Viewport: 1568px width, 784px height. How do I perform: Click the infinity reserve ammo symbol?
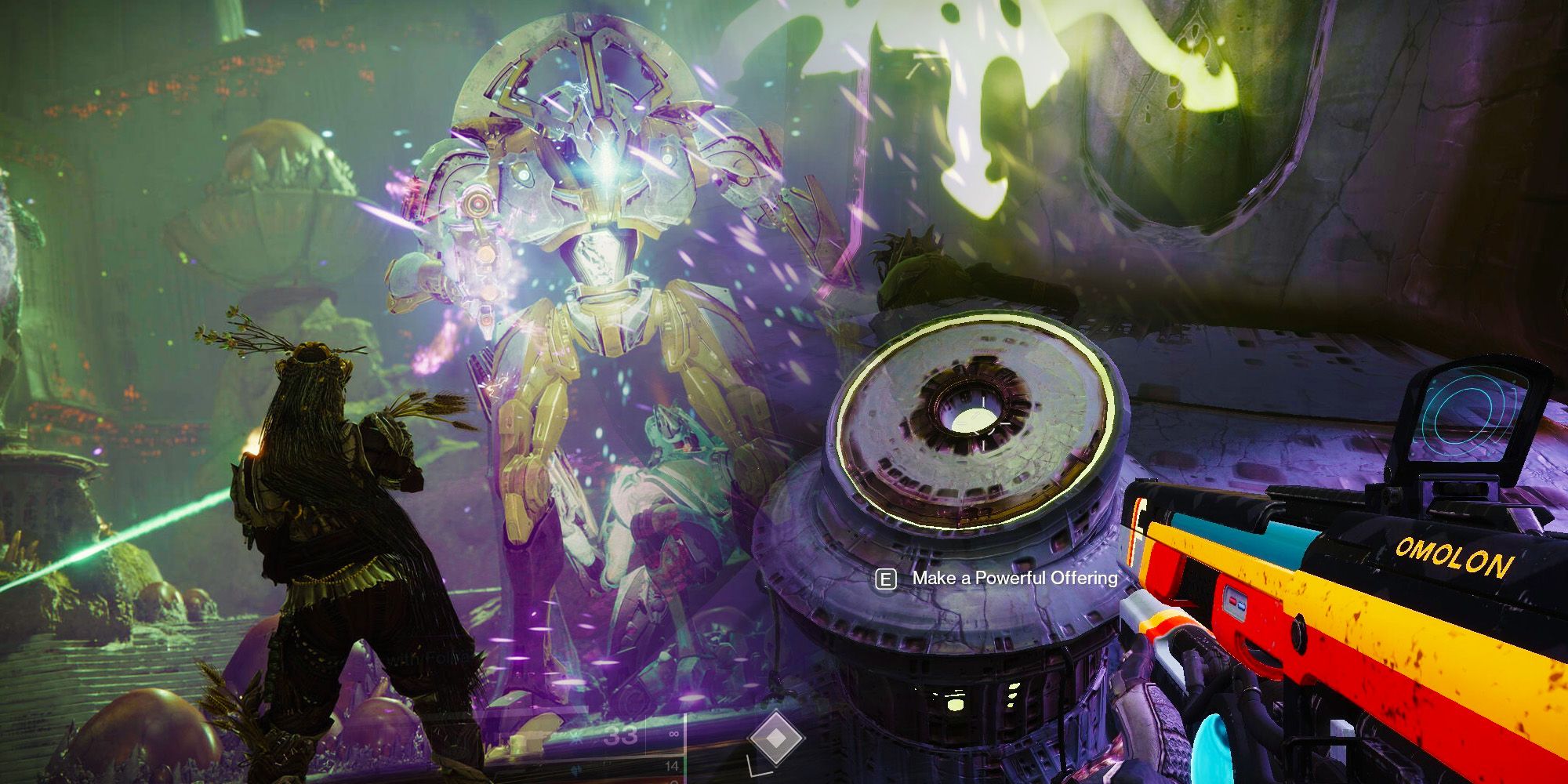[x=673, y=734]
